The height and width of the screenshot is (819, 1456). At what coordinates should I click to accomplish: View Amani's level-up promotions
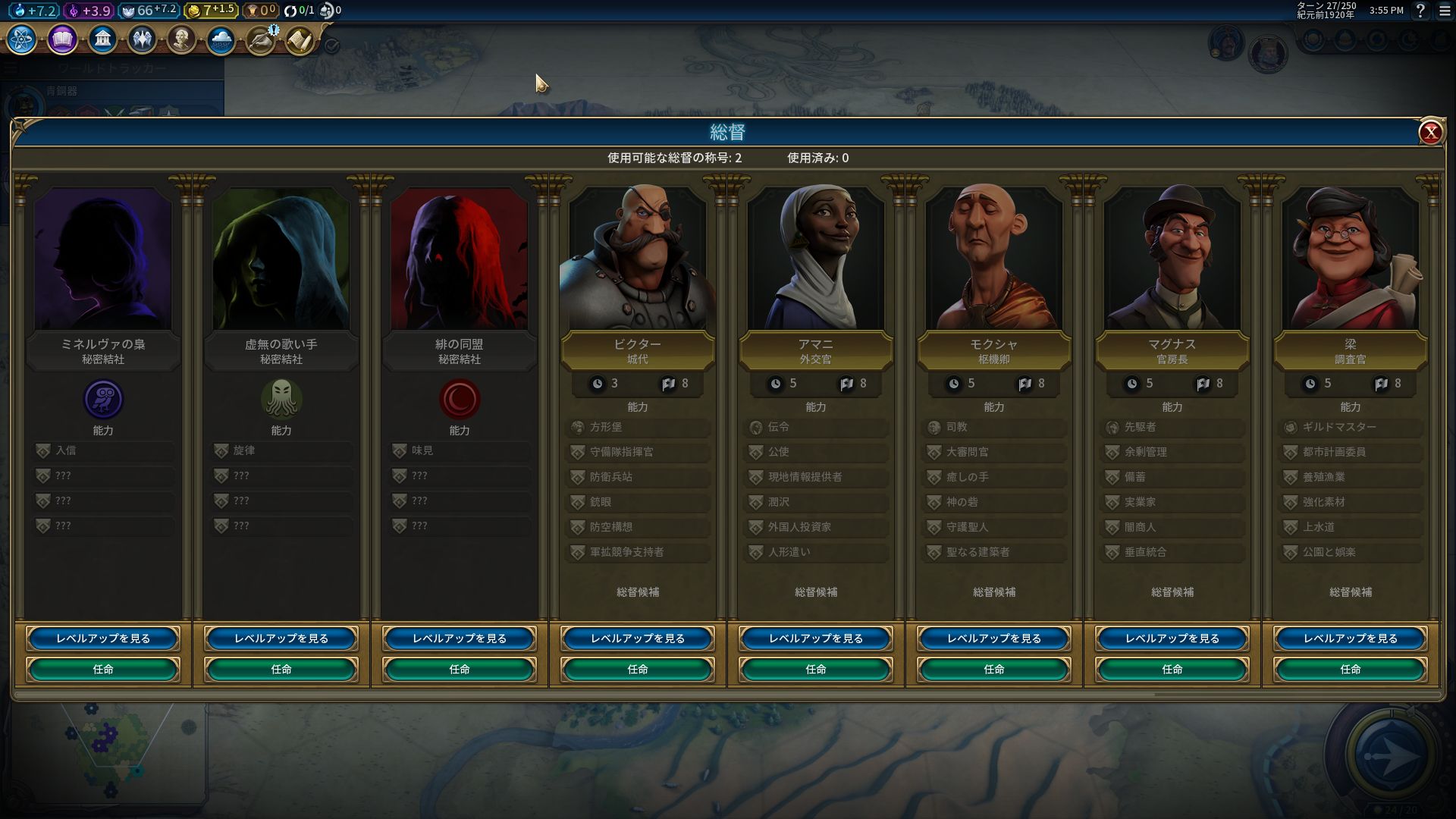tap(815, 639)
